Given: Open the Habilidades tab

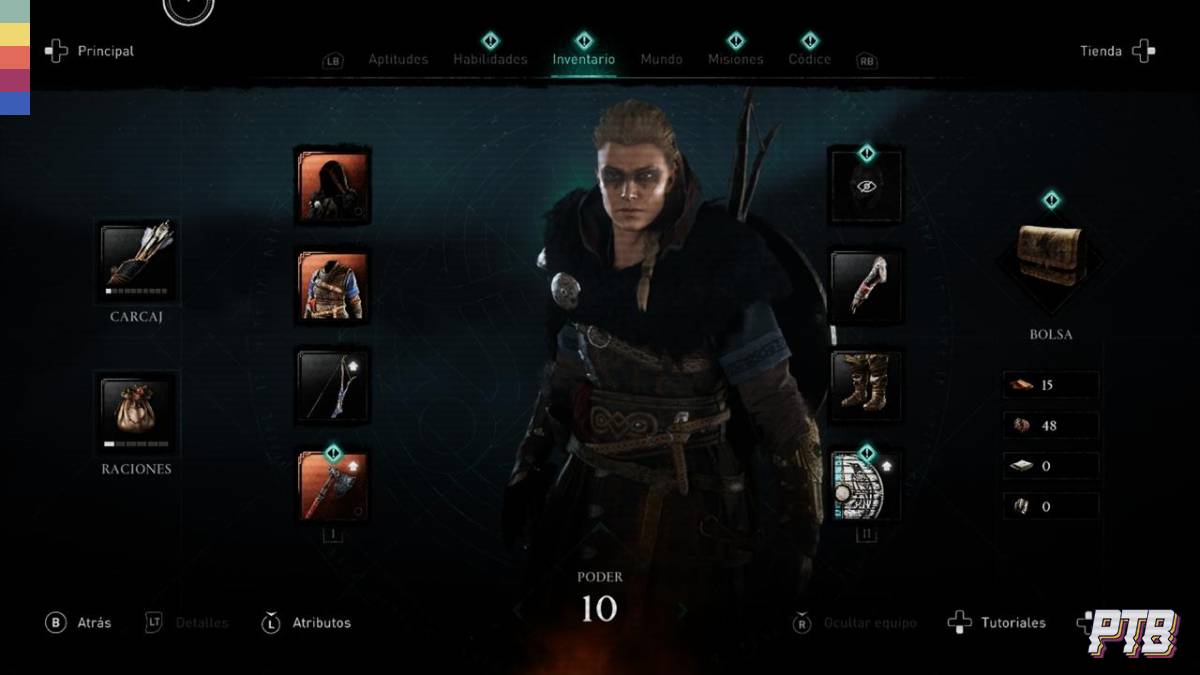Looking at the screenshot, I should [x=490, y=59].
